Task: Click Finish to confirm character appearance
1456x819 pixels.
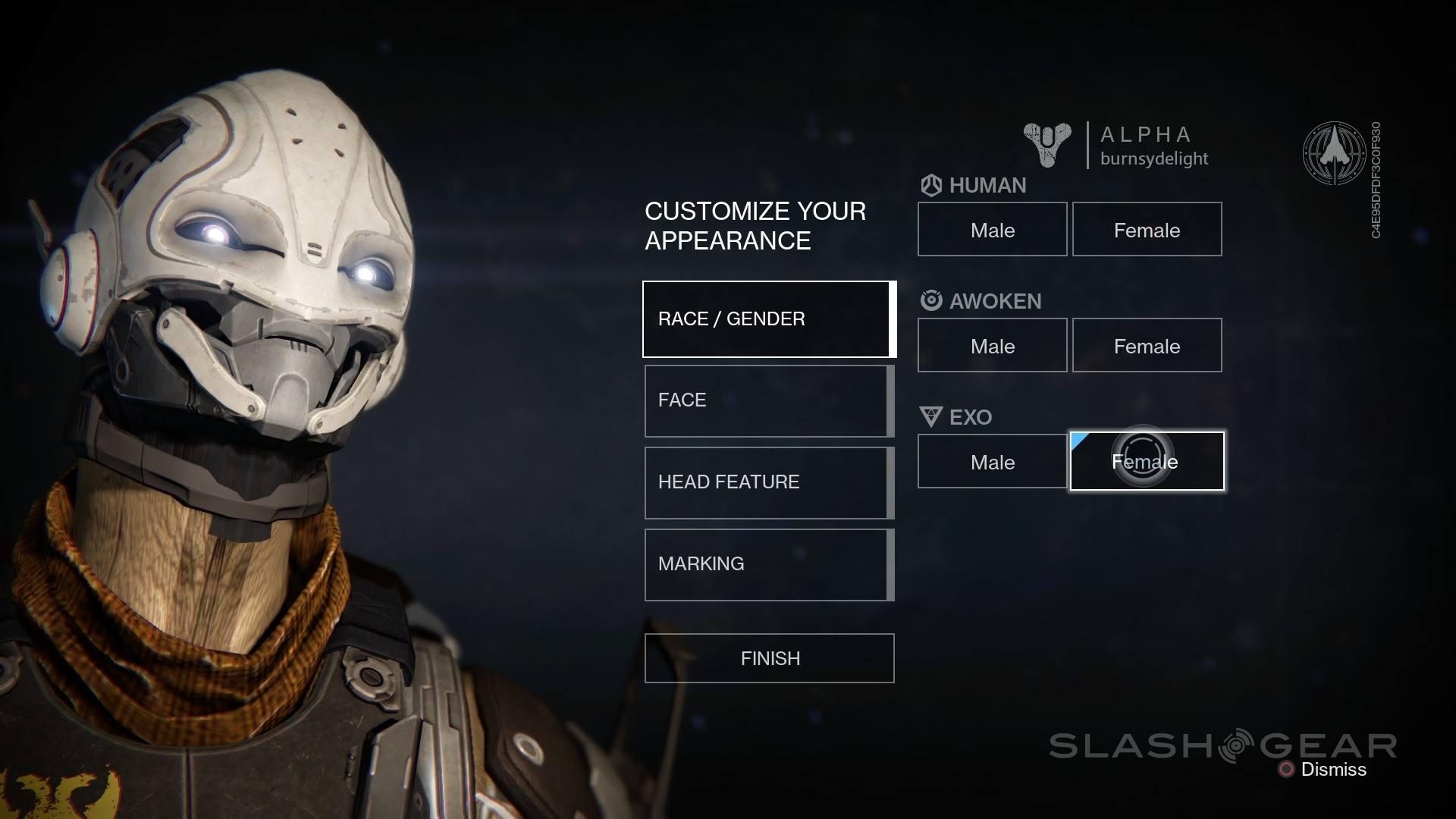Action: click(x=769, y=658)
